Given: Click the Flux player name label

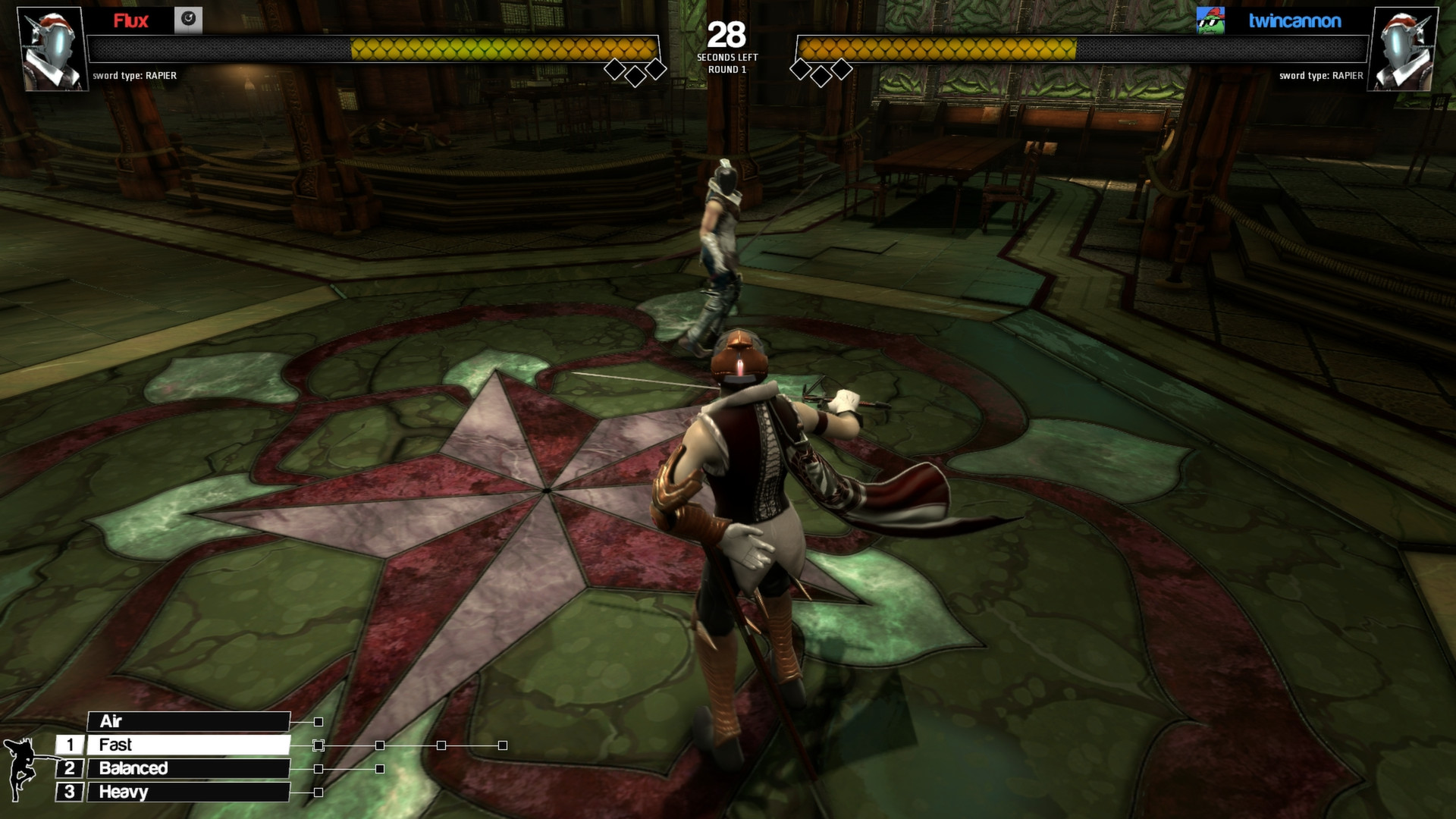Looking at the screenshot, I should pos(130,22).
